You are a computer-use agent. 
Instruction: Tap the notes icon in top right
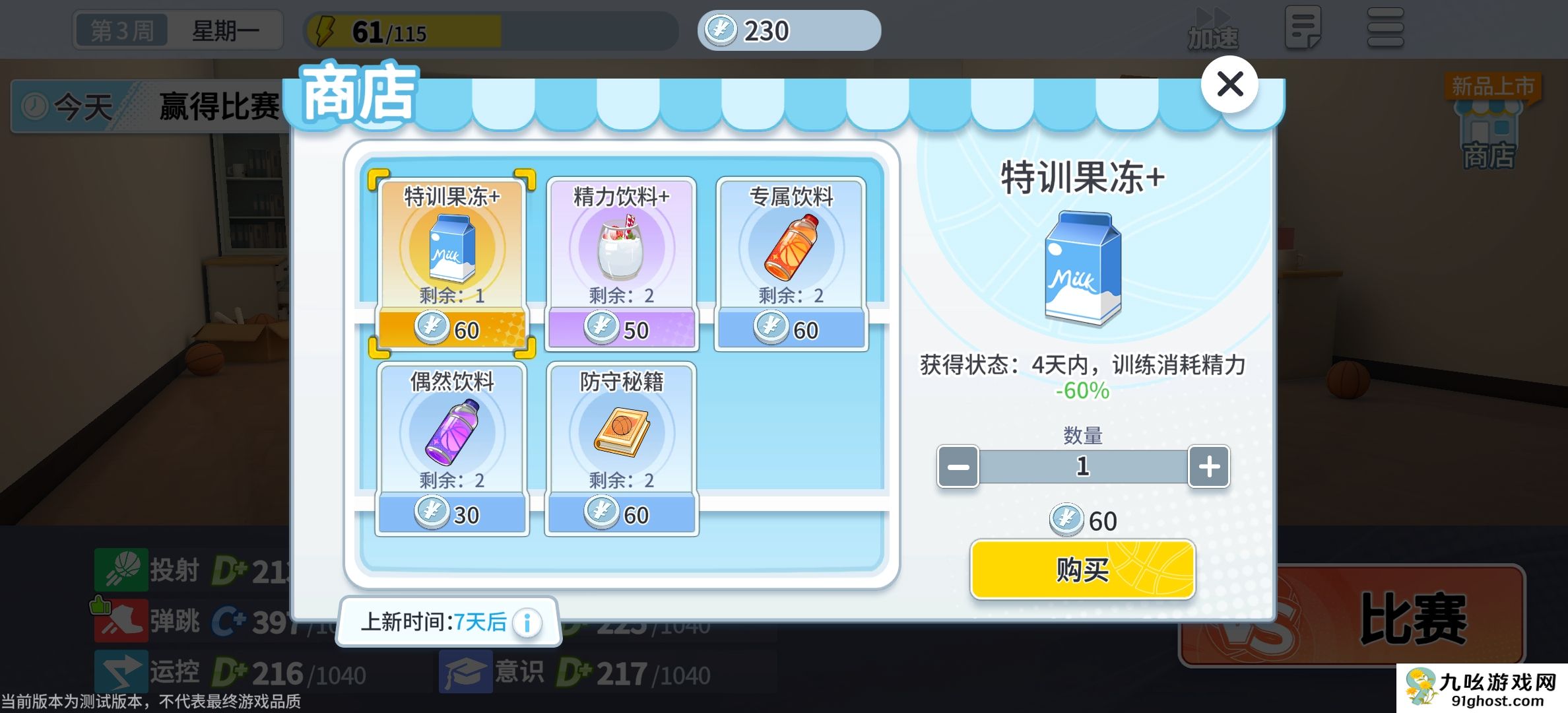point(1304,28)
